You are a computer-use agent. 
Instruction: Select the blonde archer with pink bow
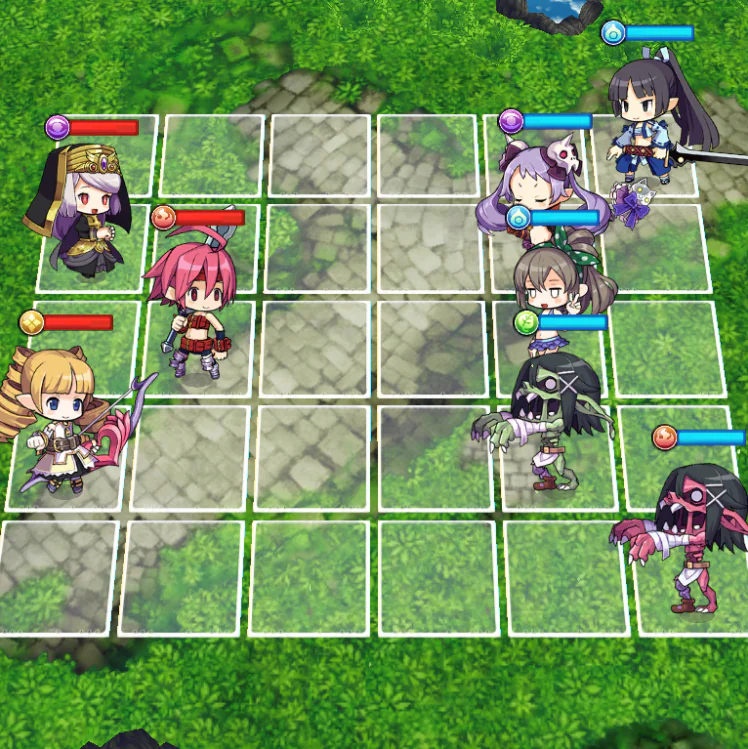pyautogui.click(x=62, y=420)
